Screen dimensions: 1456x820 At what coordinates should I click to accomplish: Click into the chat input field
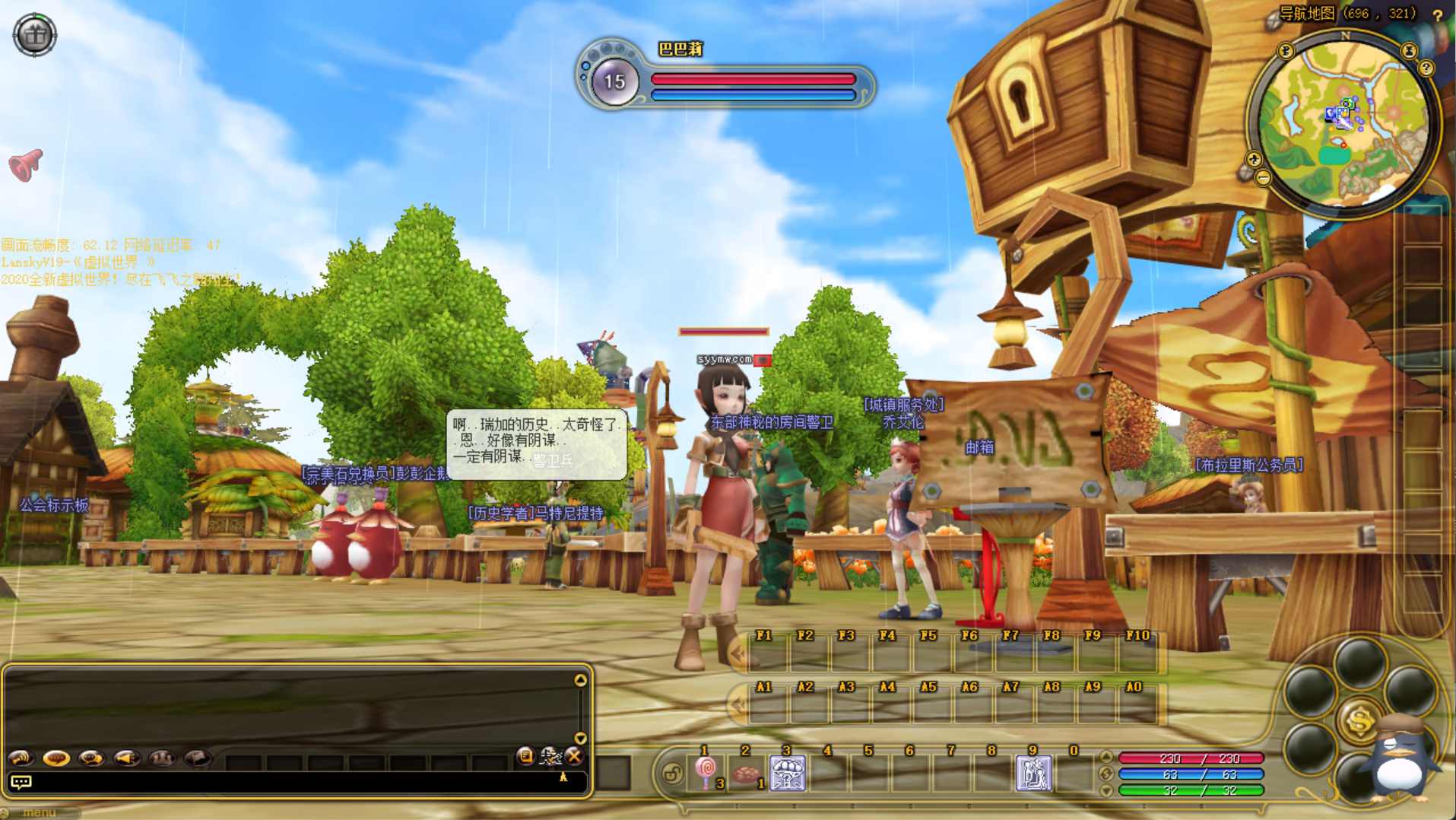(x=289, y=782)
